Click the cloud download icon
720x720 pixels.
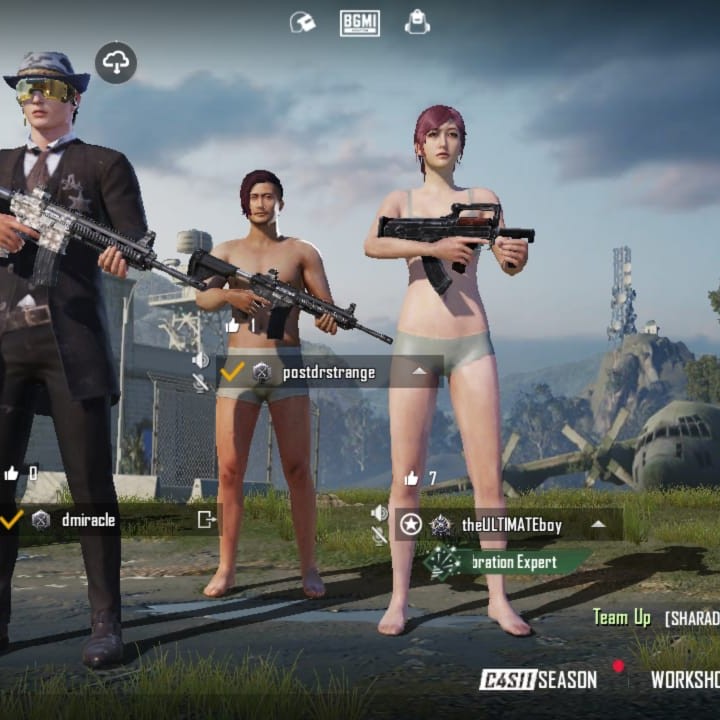pos(116,63)
